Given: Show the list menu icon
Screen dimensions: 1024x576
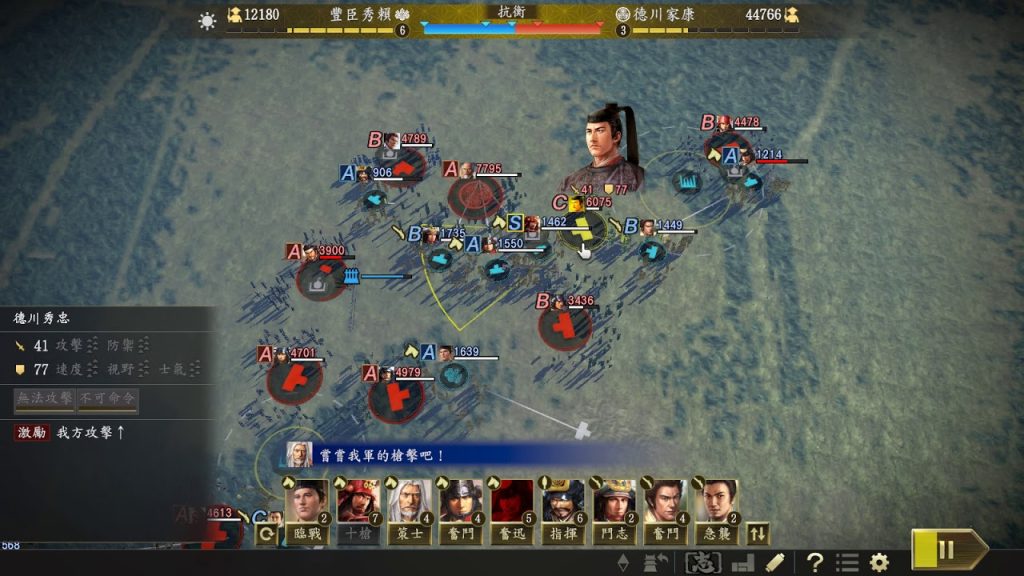Looking at the screenshot, I should [847, 562].
